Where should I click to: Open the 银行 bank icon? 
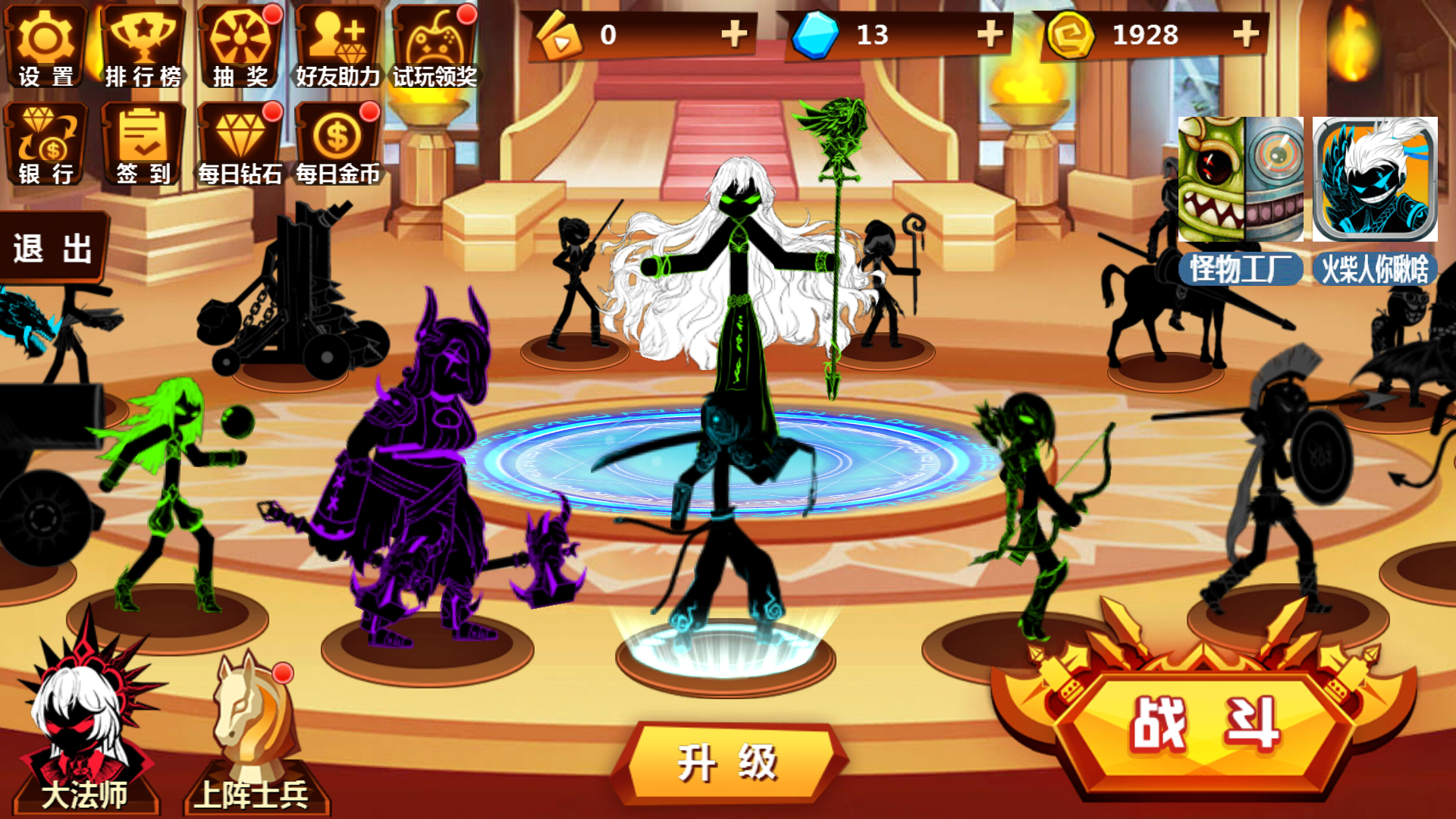pyautogui.click(x=45, y=144)
